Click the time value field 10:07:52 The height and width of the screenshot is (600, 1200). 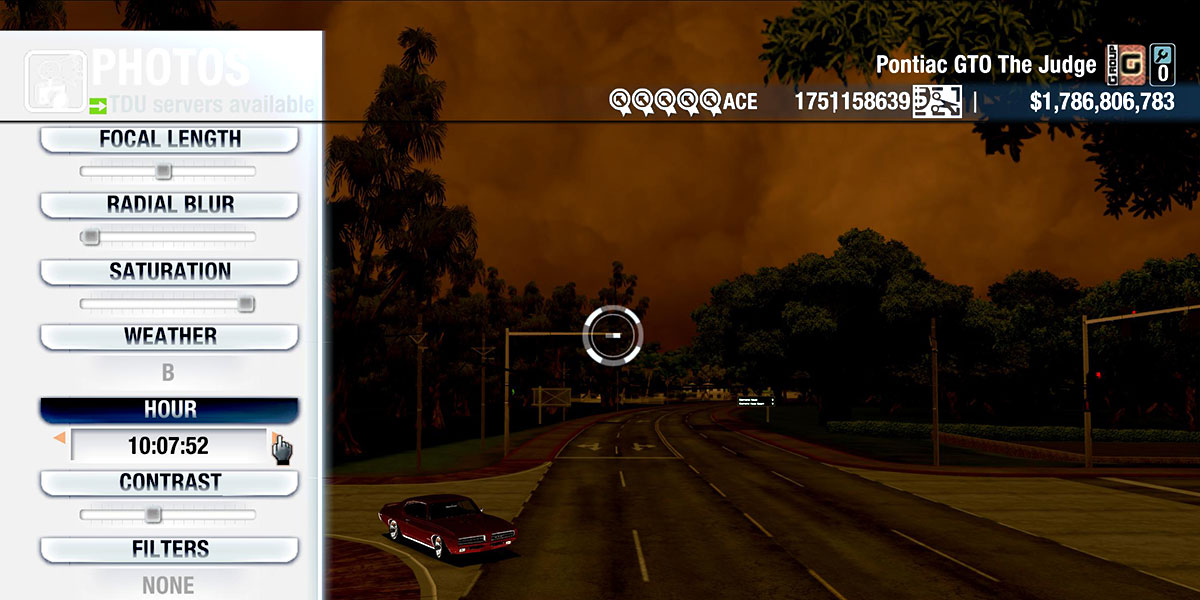click(168, 445)
